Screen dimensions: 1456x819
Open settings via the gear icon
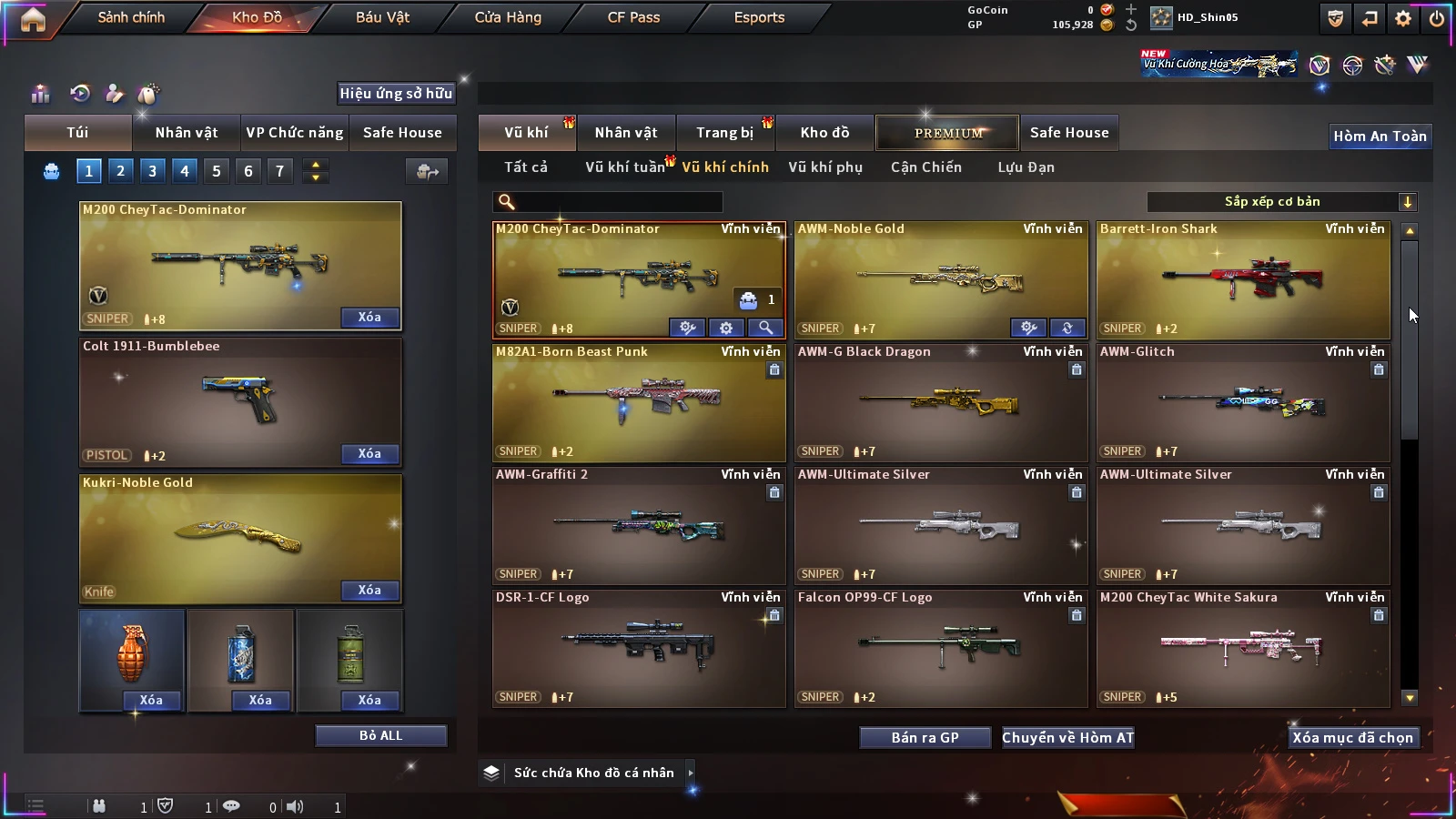pyautogui.click(x=1403, y=18)
